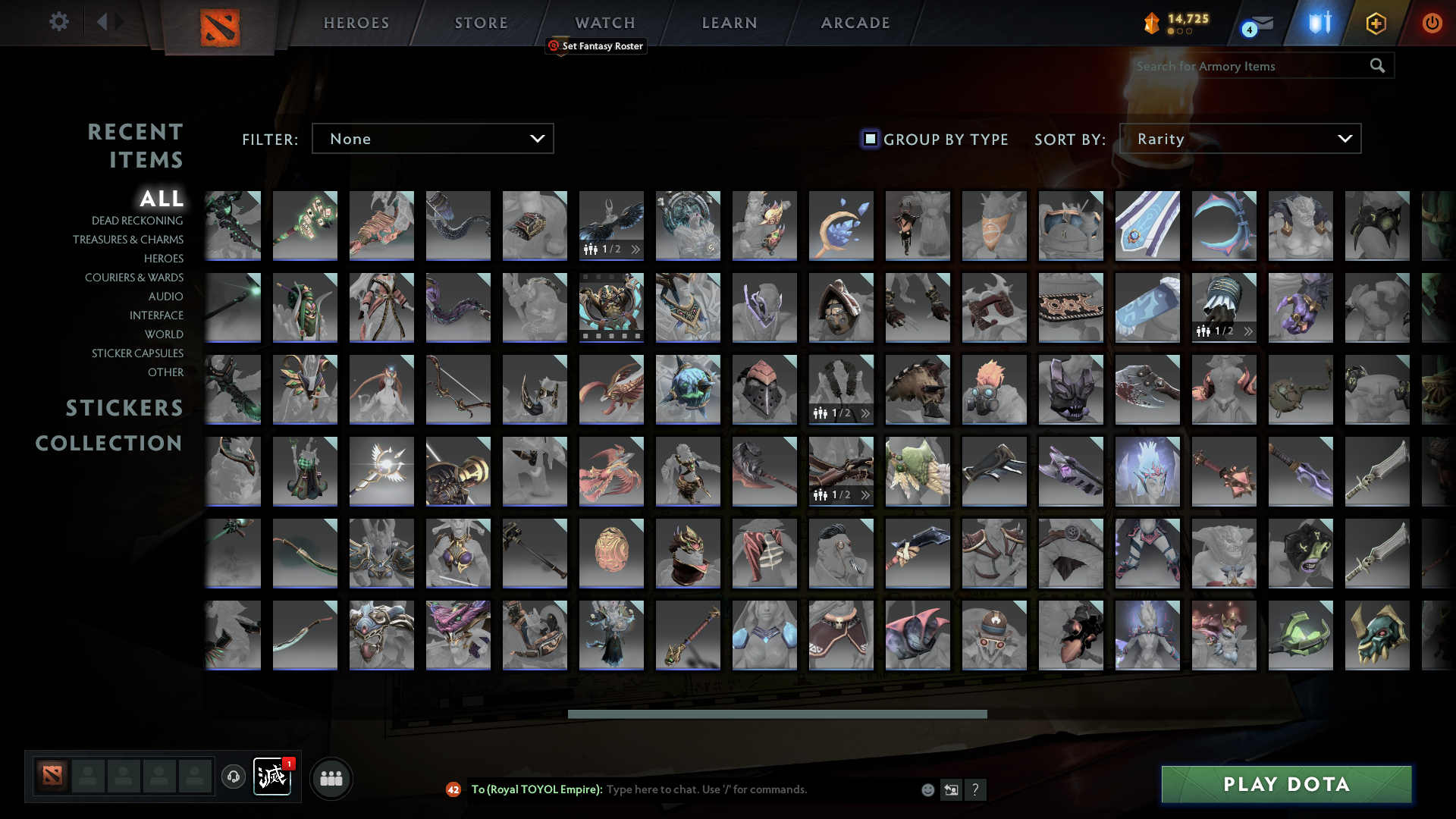Open the SORT BY Rarity dropdown
Image resolution: width=1456 pixels, height=819 pixels.
pyautogui.click(x=1240, y=139)
